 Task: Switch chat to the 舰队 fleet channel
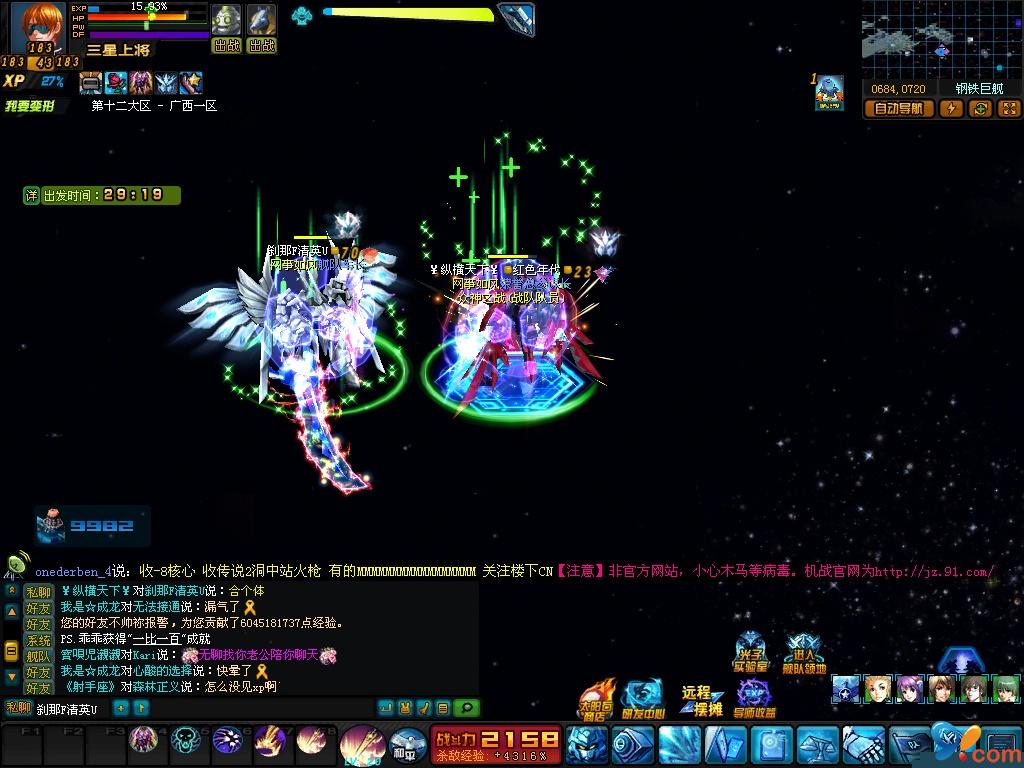38,657
